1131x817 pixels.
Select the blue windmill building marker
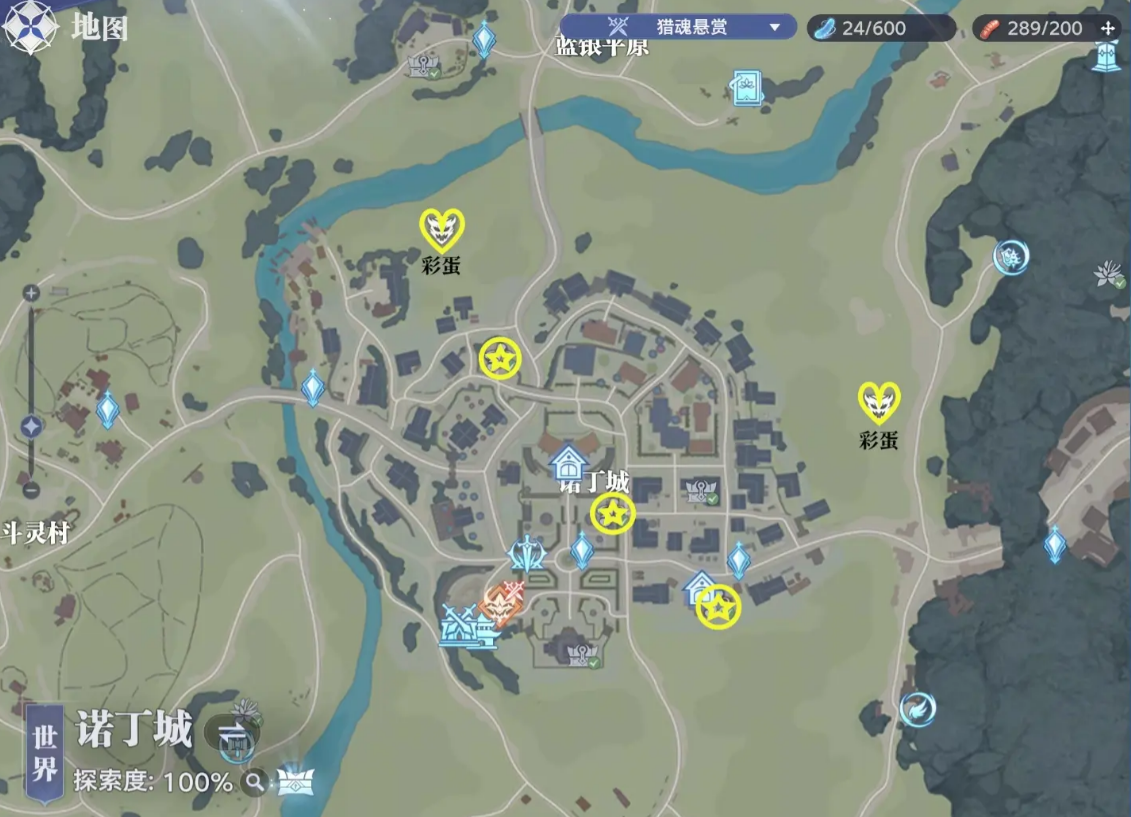point(463,627)
